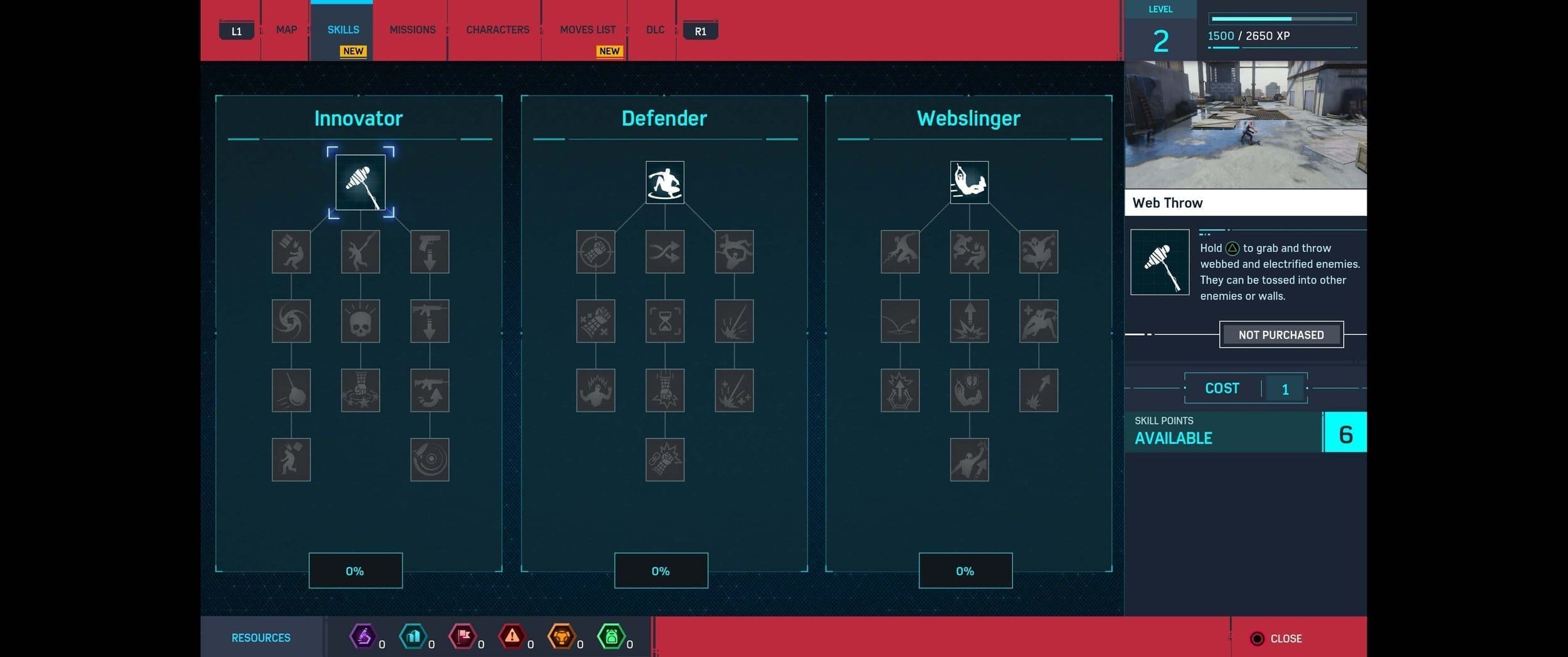Click the skull skill node in Innovator tree
The image size is (1568, 657).
[x=361, y=321]
